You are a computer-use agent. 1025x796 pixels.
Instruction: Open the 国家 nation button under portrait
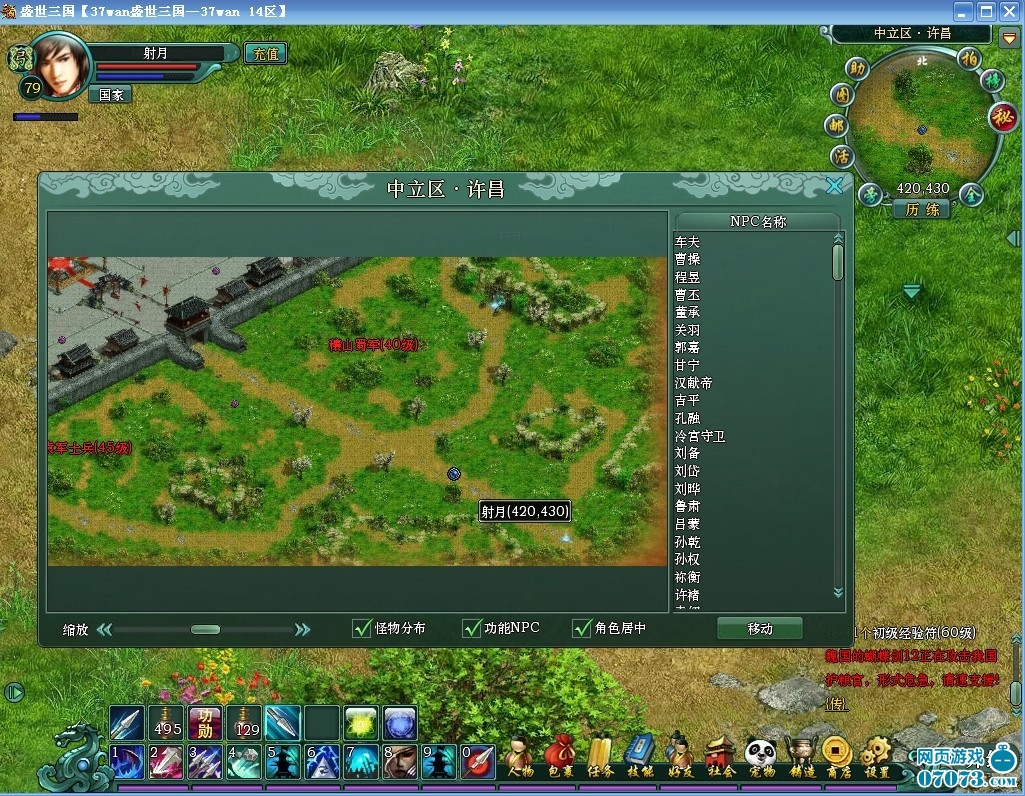[x=110, y=95]
